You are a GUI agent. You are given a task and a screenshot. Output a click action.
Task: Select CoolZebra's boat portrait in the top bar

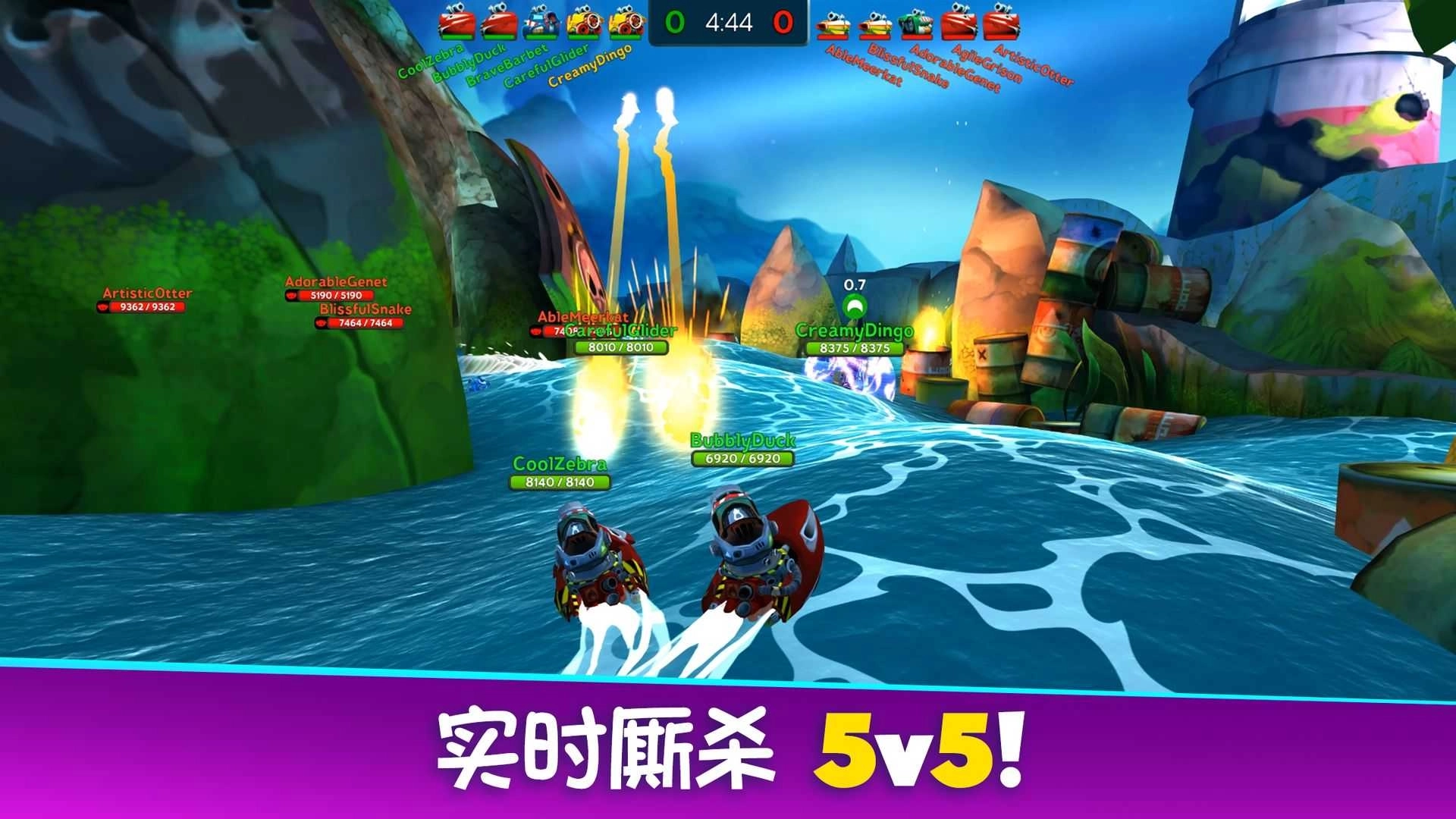[x=457, y=24]
